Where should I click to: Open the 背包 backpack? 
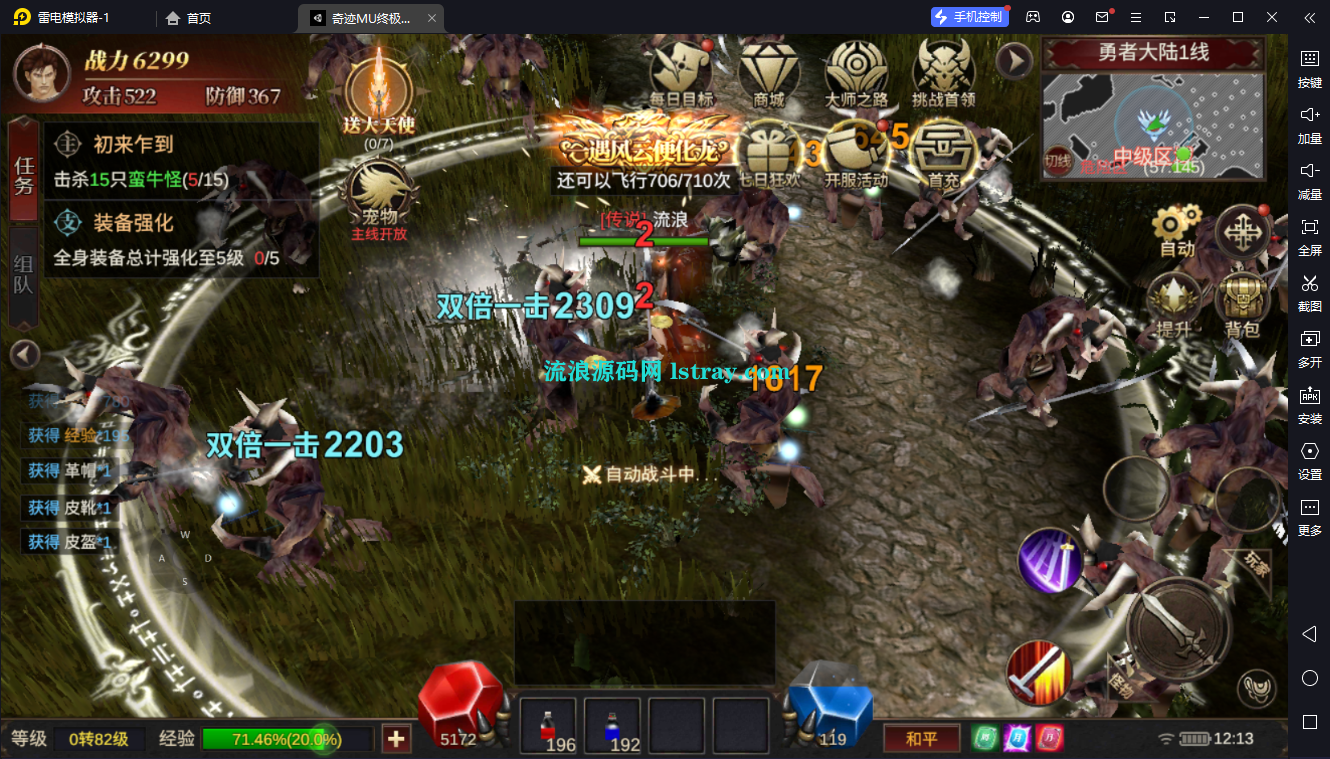[x=1241, y=305]
